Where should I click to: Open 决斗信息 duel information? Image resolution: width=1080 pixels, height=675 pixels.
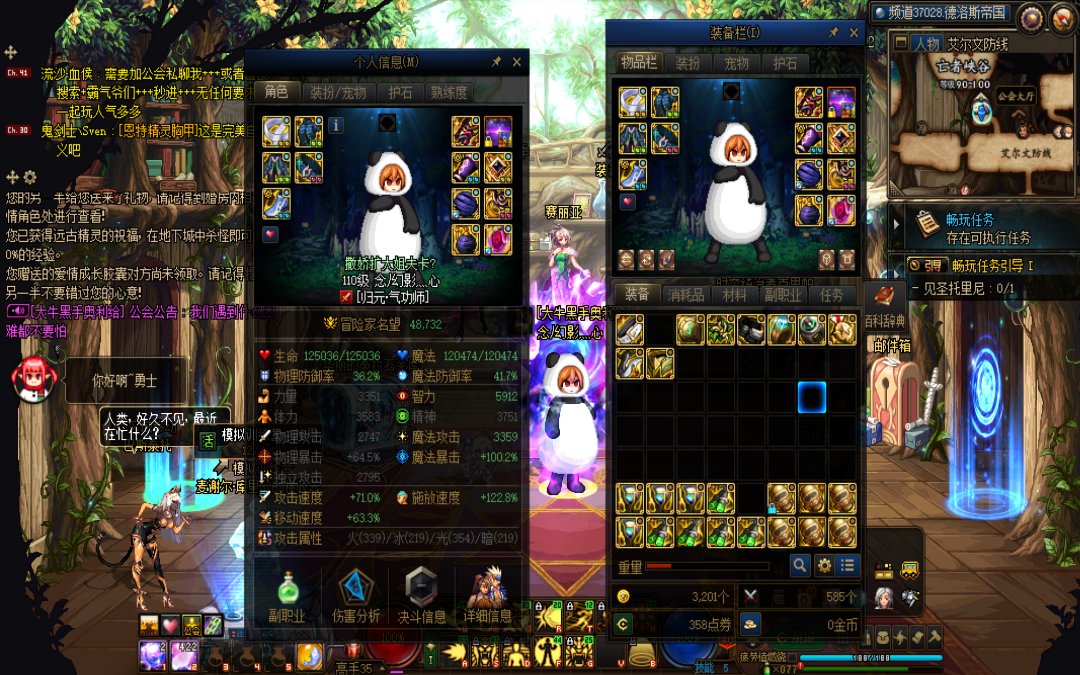(x=420, y=595)
